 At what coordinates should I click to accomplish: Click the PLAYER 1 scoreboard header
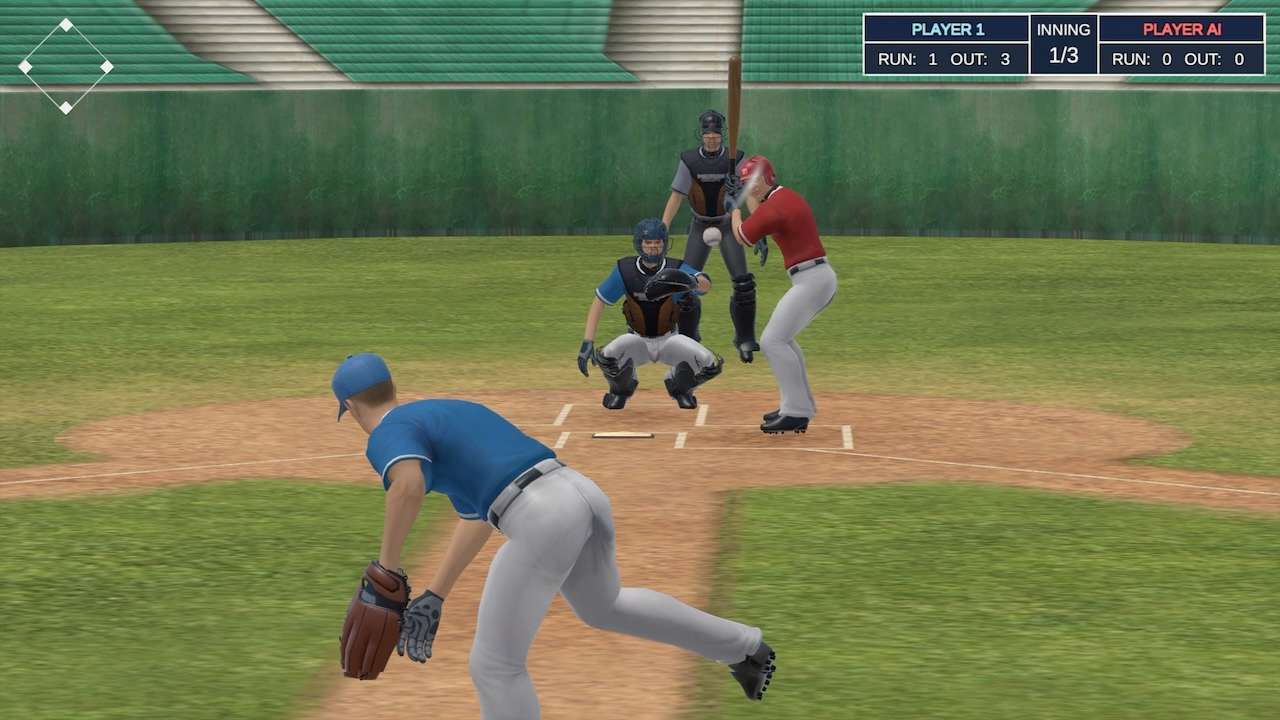coord(948,30)
